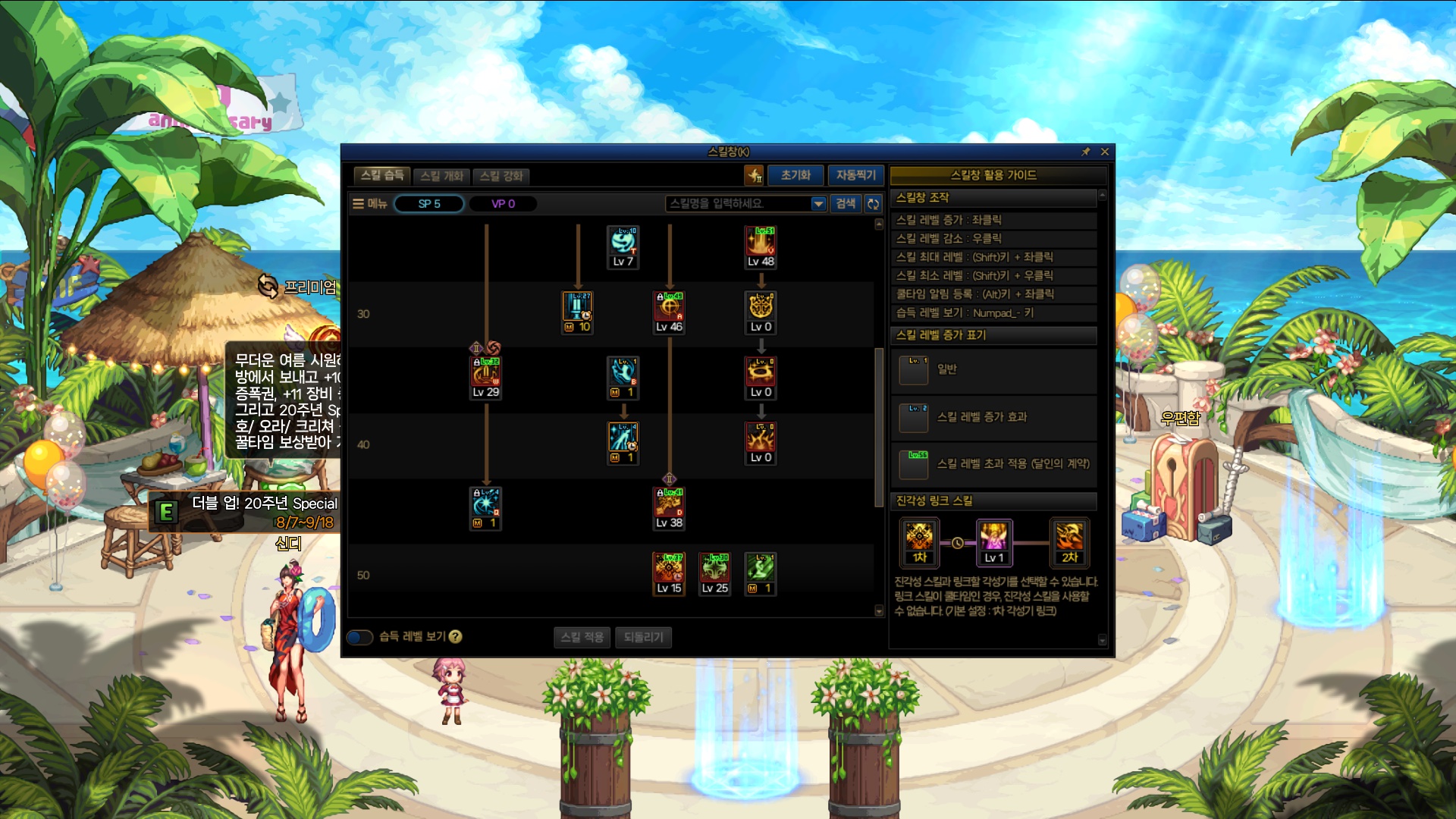Open the 스킬 개화 tab
Image resolution: width=1456 pixels, height=819 pixels.
click(441, 176)
